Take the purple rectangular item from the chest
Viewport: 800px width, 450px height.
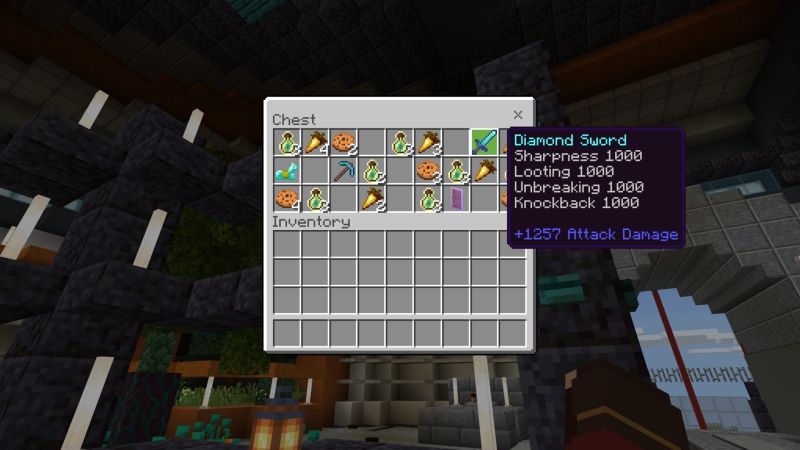[456, 198]
